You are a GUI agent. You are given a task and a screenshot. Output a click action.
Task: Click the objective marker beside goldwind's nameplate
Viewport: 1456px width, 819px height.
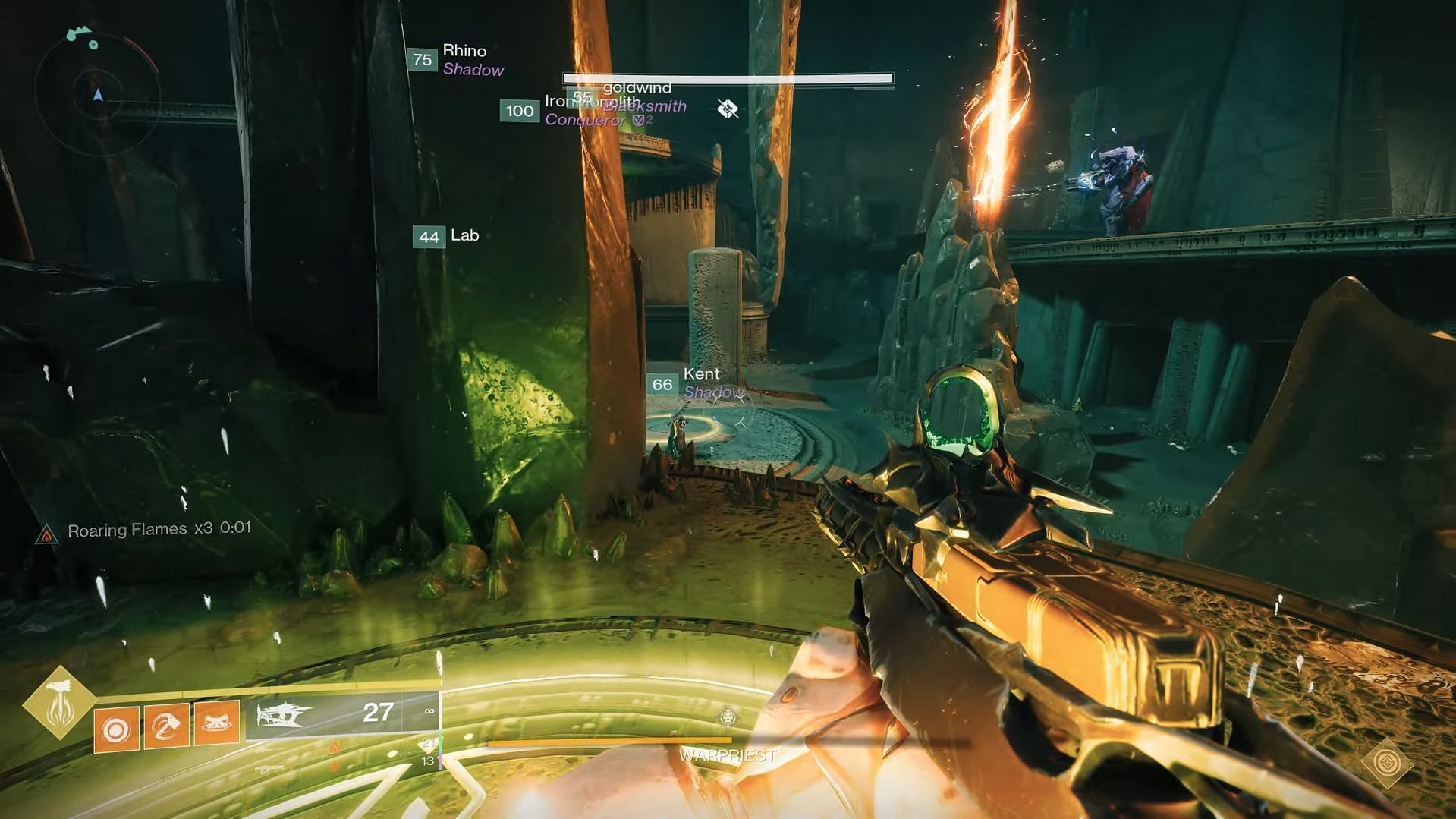click(x=728, y=109)
